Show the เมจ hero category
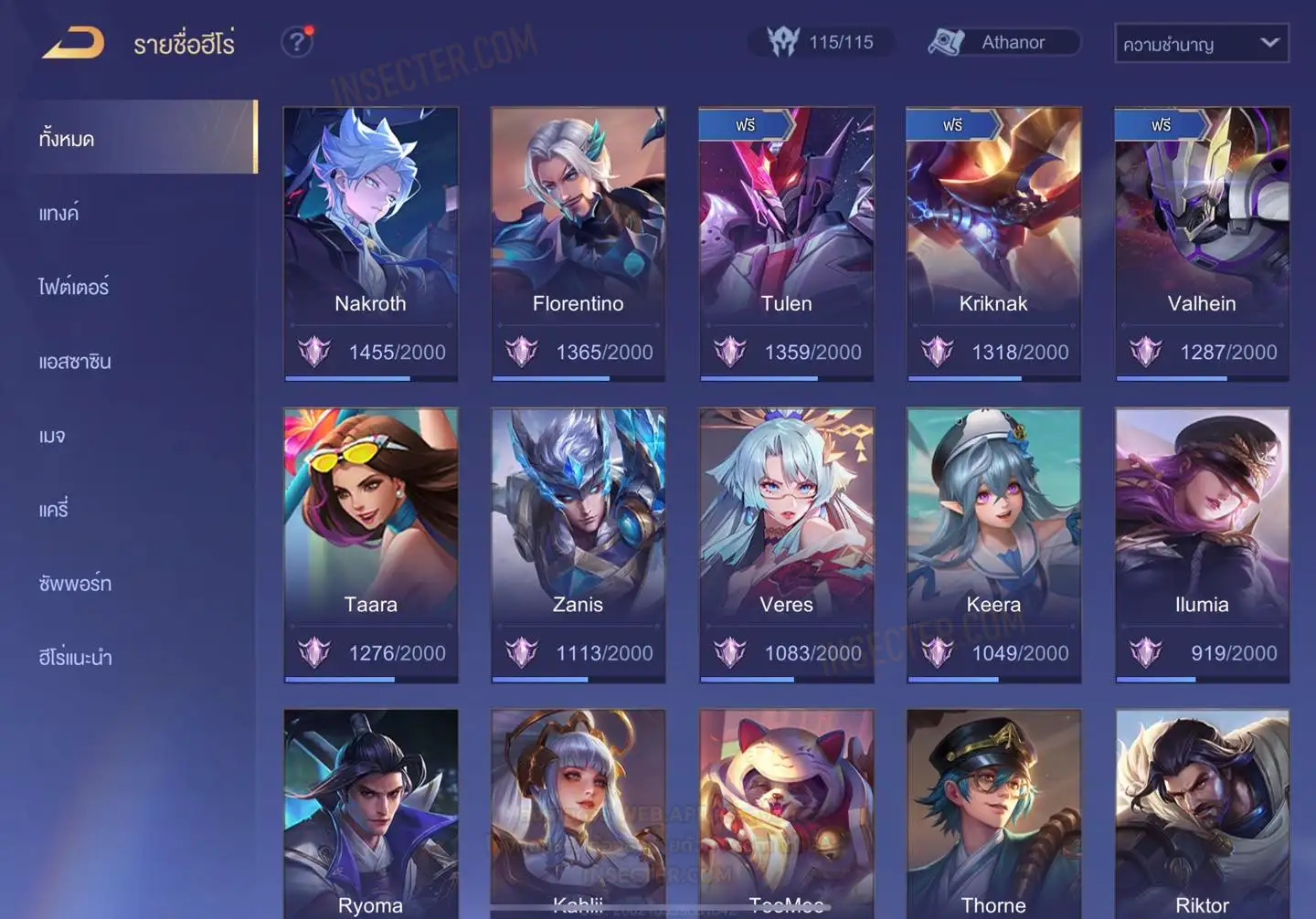This screenshot has height=919, width=1316. click(x=52, y=436)
